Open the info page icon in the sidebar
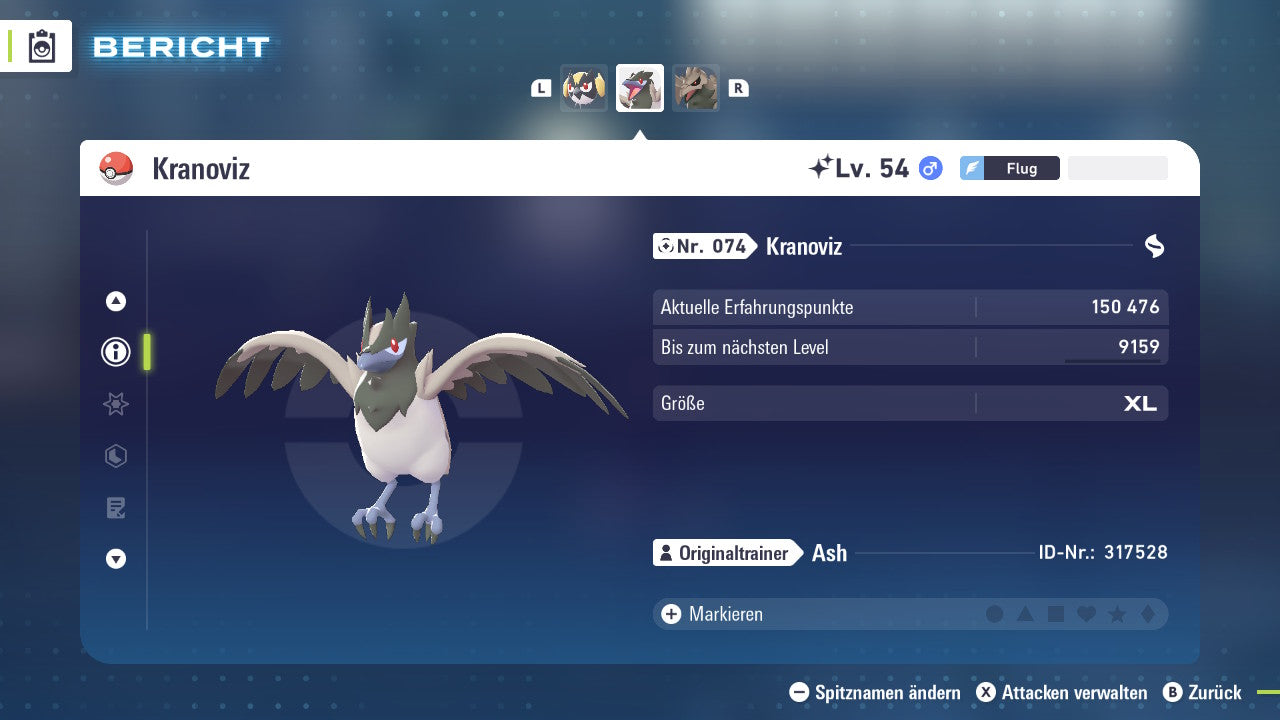This screenshot has height=720, width=1280. [115, 352]
